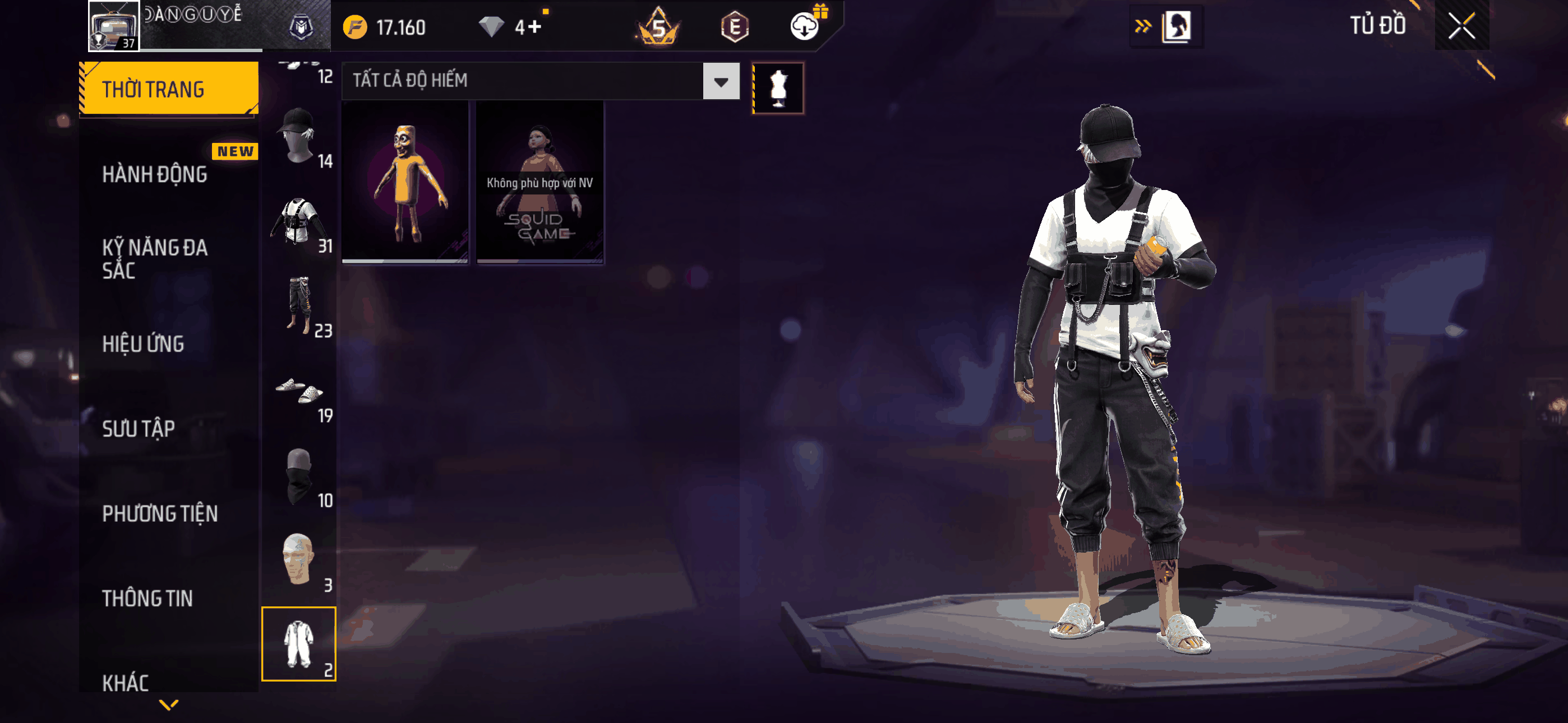
Task: Select the white sandals footwear category
Action: coord(298,391)
